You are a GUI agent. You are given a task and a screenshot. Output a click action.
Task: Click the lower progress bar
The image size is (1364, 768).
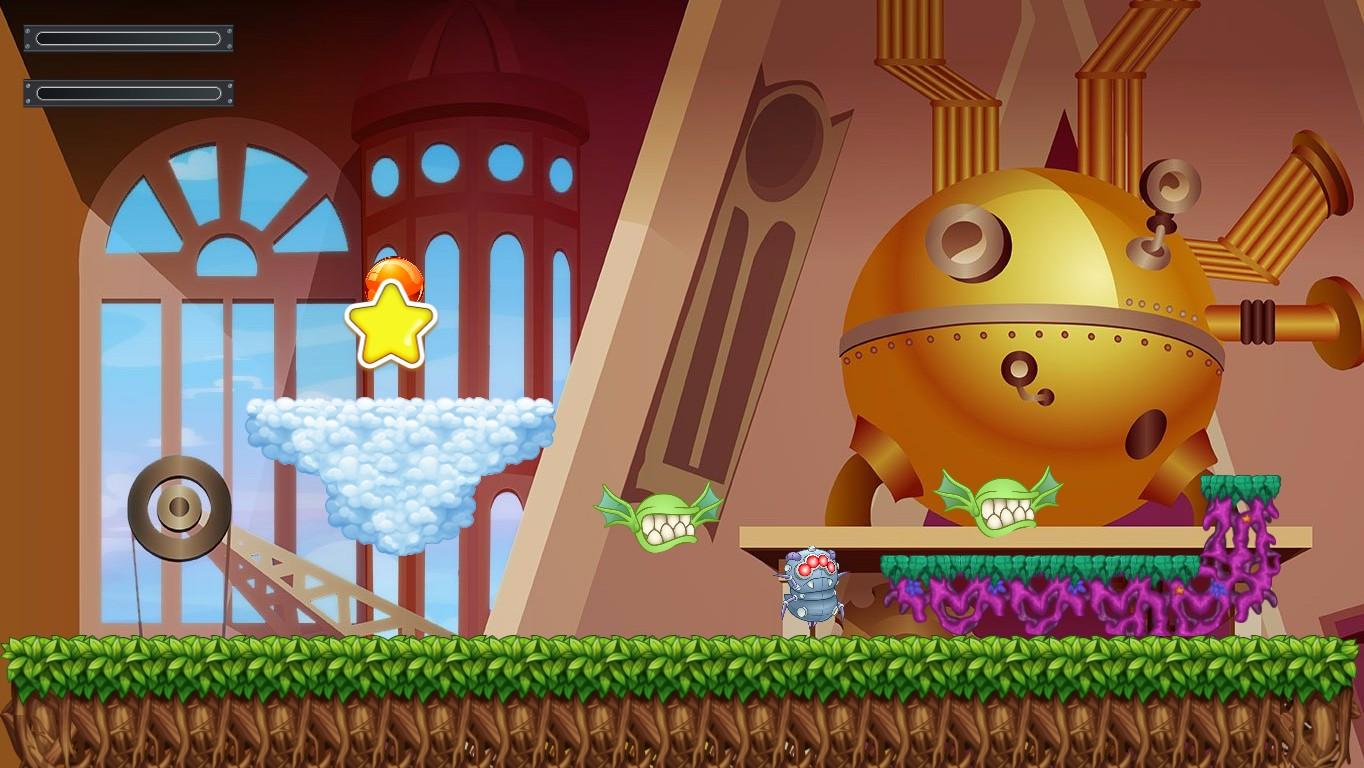click(128, 93)
